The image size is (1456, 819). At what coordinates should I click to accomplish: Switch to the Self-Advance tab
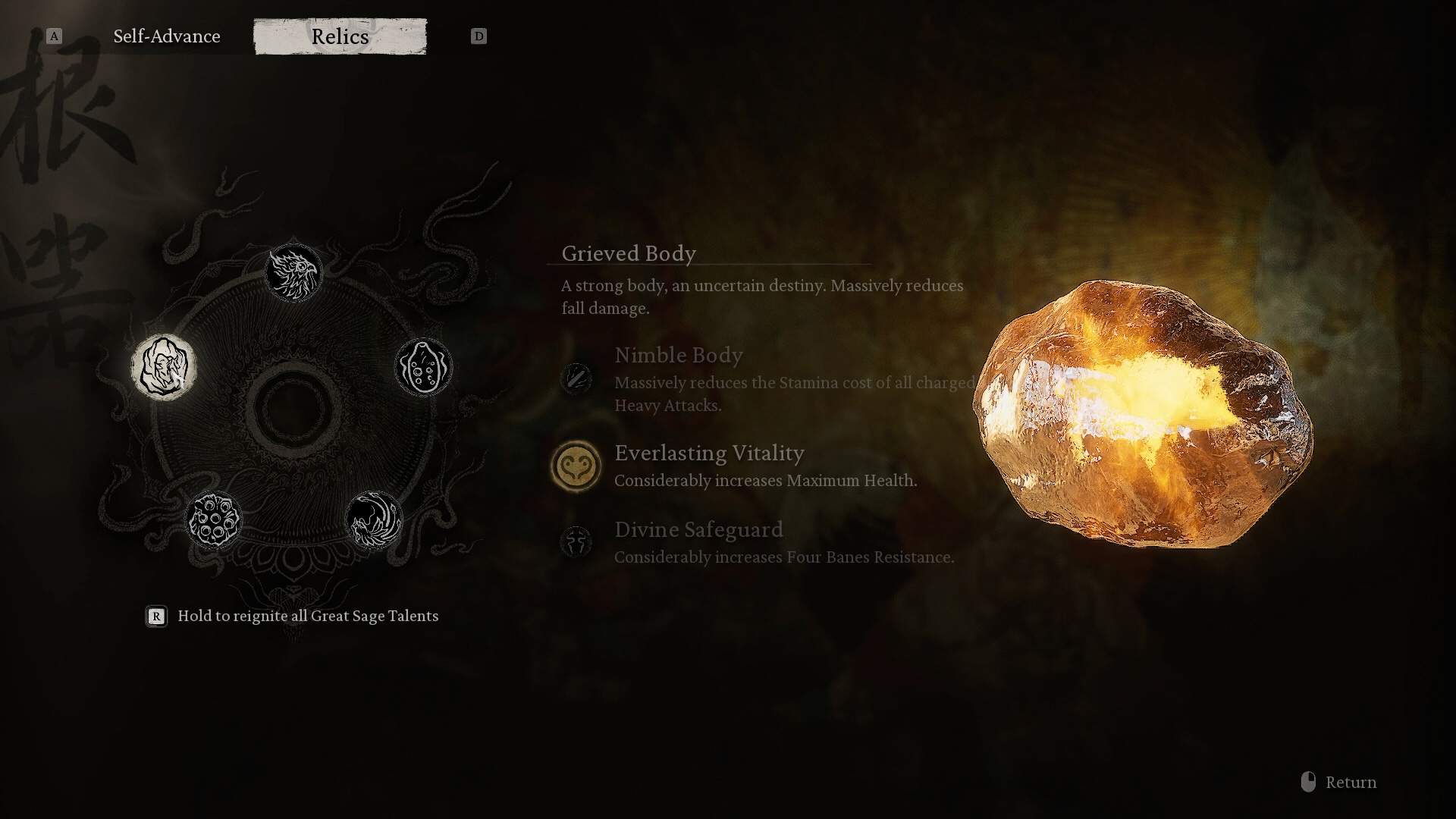[166, 36]
